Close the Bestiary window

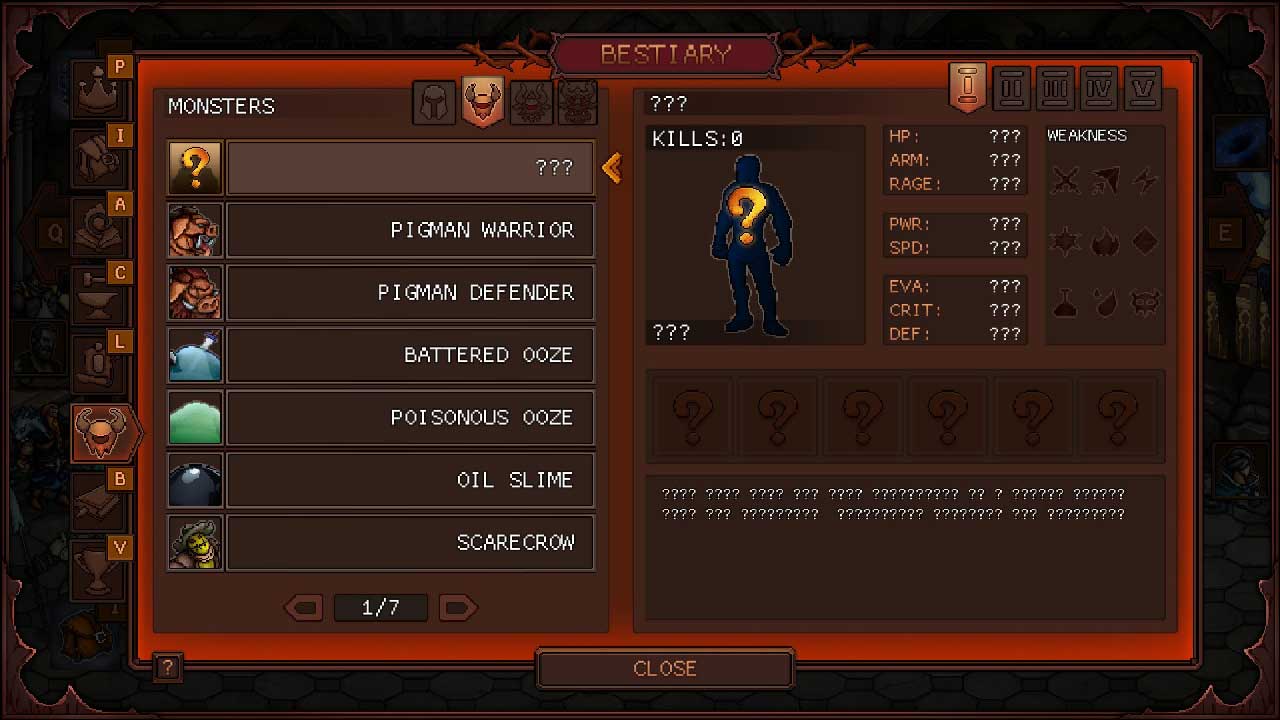pos(665,668)
